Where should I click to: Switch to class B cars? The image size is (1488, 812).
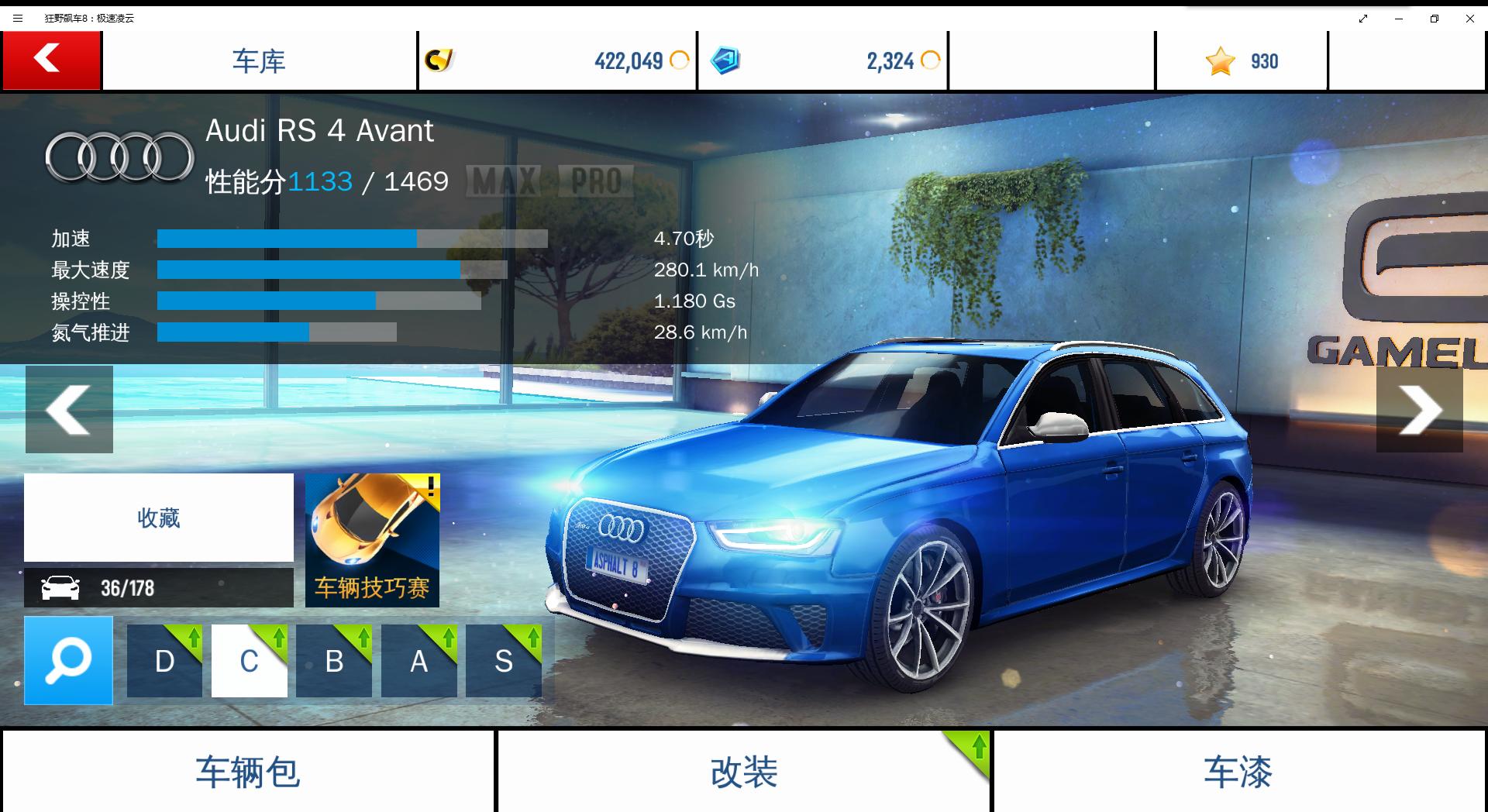tap(334, 661)
